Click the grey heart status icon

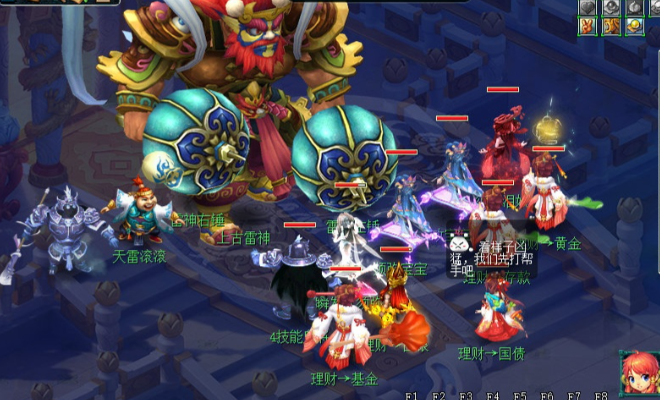[x=587, y=7]
